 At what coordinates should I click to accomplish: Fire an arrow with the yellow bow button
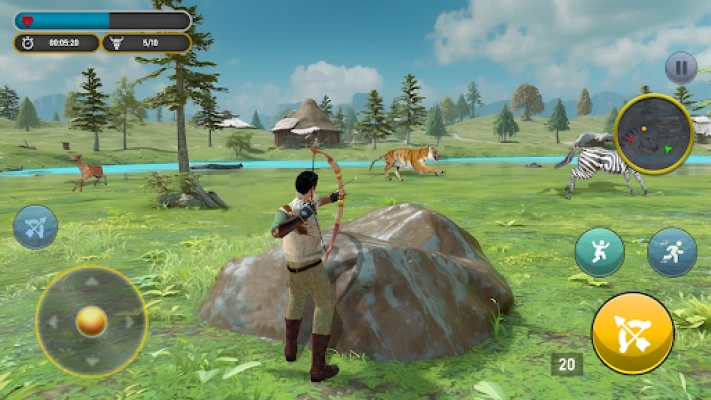632,333
